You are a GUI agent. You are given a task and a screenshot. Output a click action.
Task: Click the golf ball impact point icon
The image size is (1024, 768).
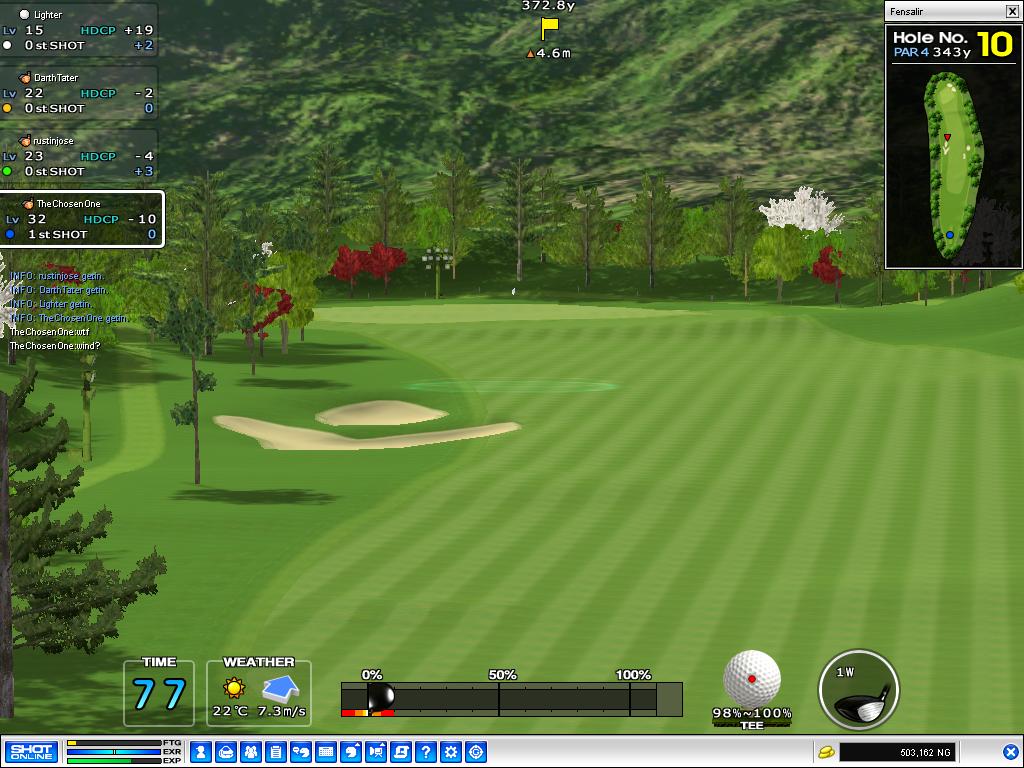[x=752, y=679]
